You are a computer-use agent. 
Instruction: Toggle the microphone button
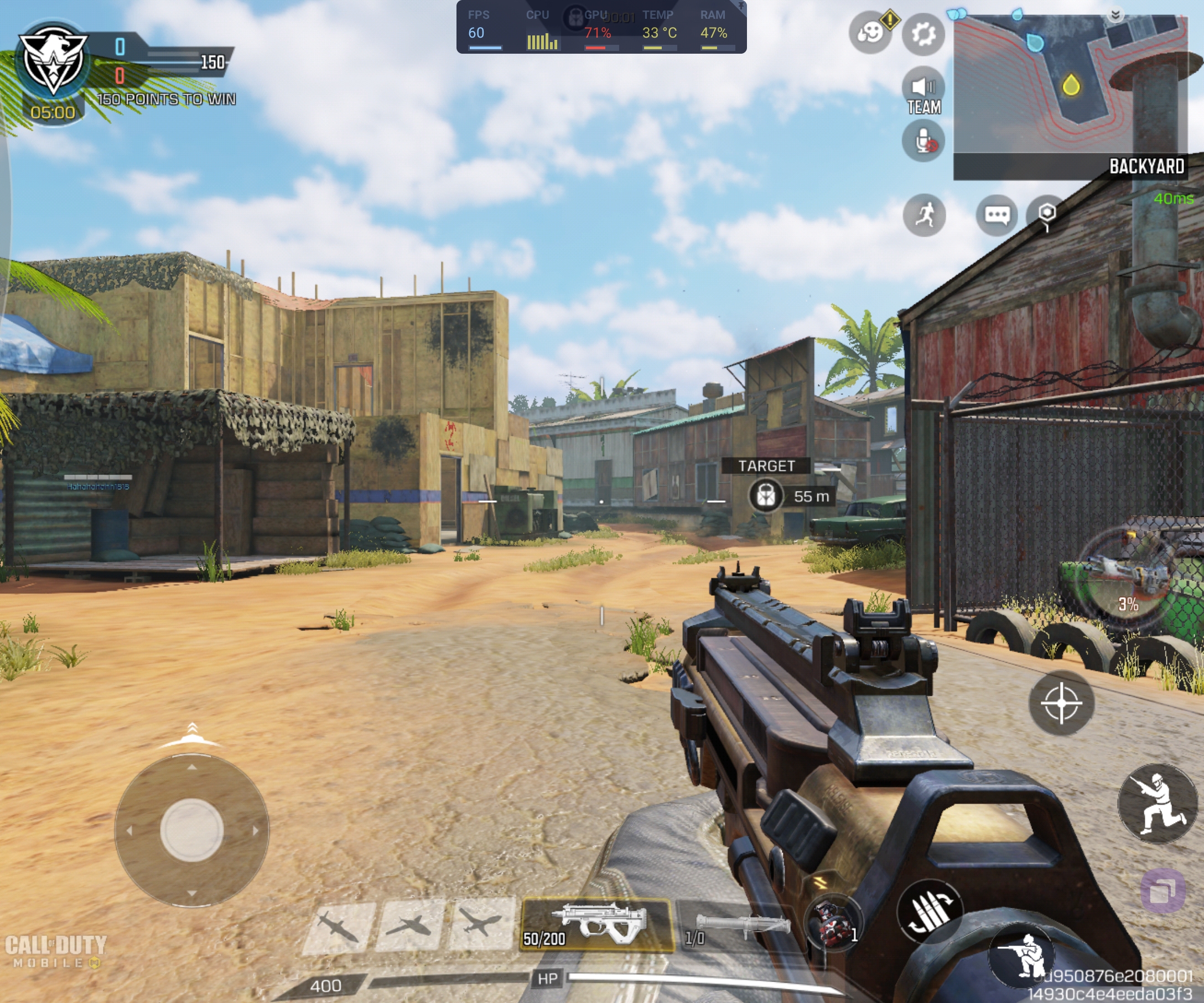point(923,141)
